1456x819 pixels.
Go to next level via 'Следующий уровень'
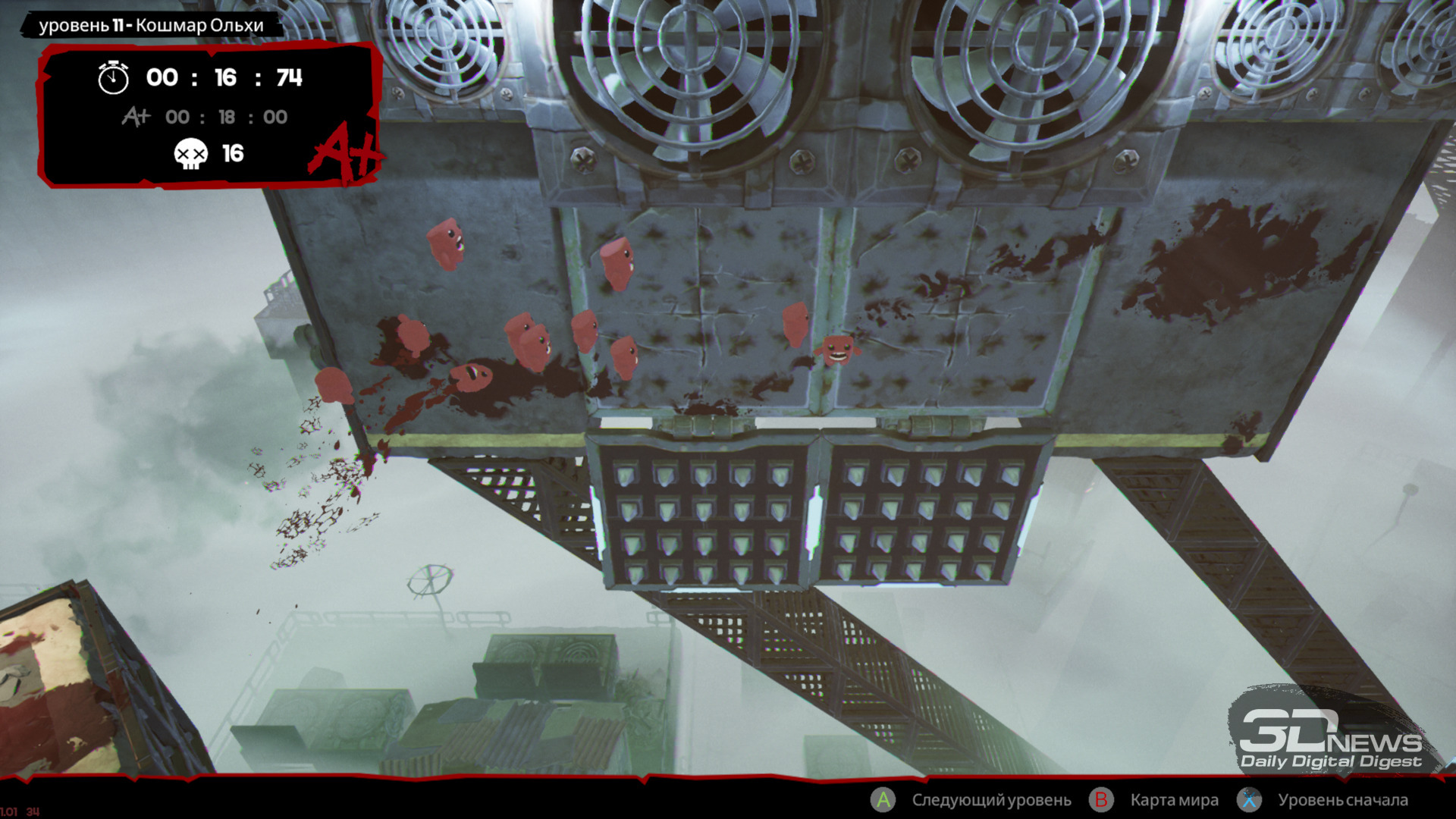tap(990, 800)
